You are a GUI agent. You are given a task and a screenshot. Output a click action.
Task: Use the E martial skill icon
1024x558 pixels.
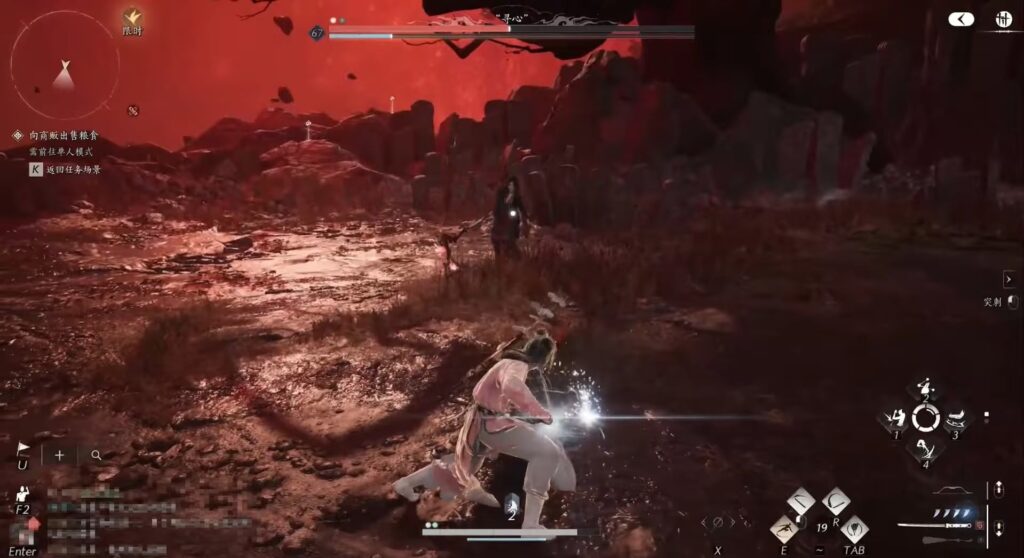point(784,529)
